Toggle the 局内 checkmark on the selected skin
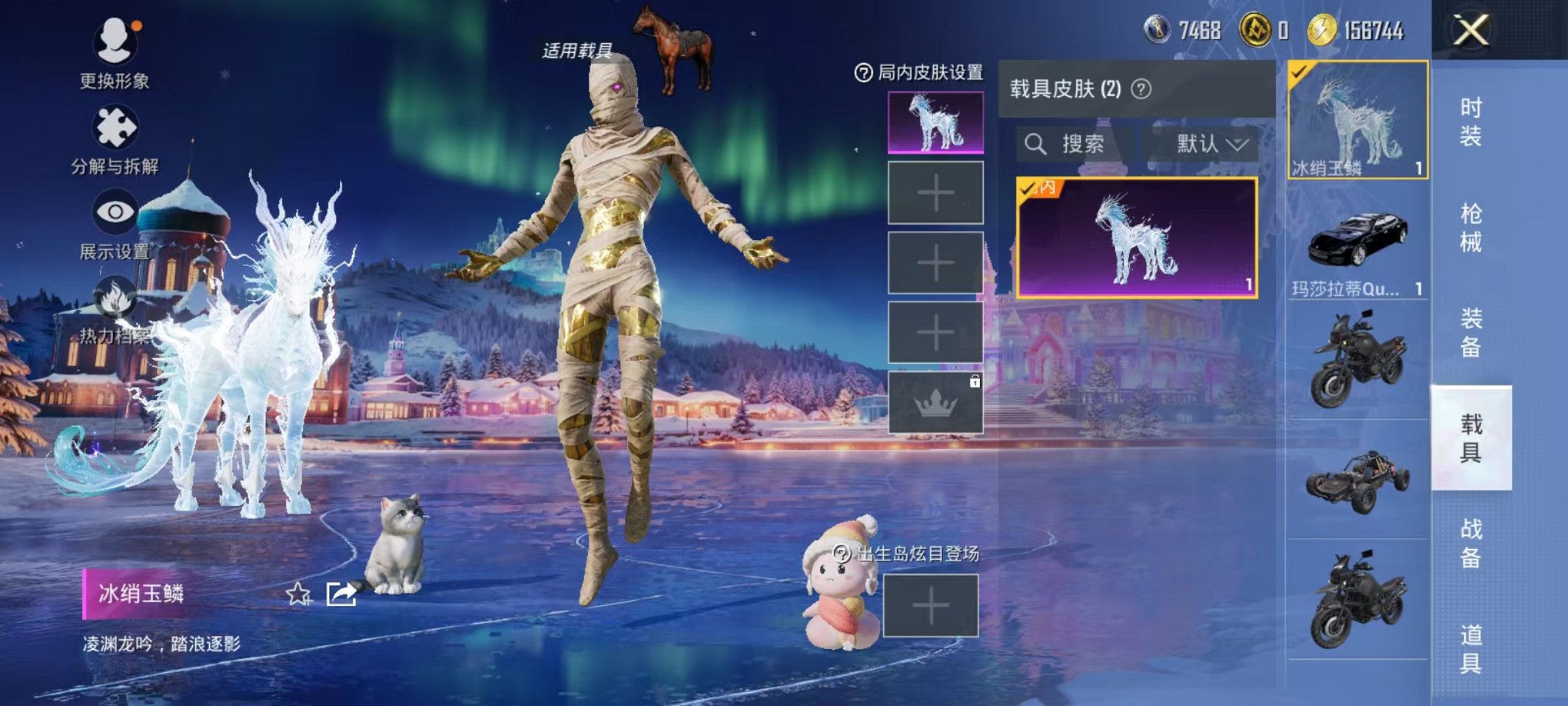This screenshot has height=706, width=1568. [x=1025, y=188]
